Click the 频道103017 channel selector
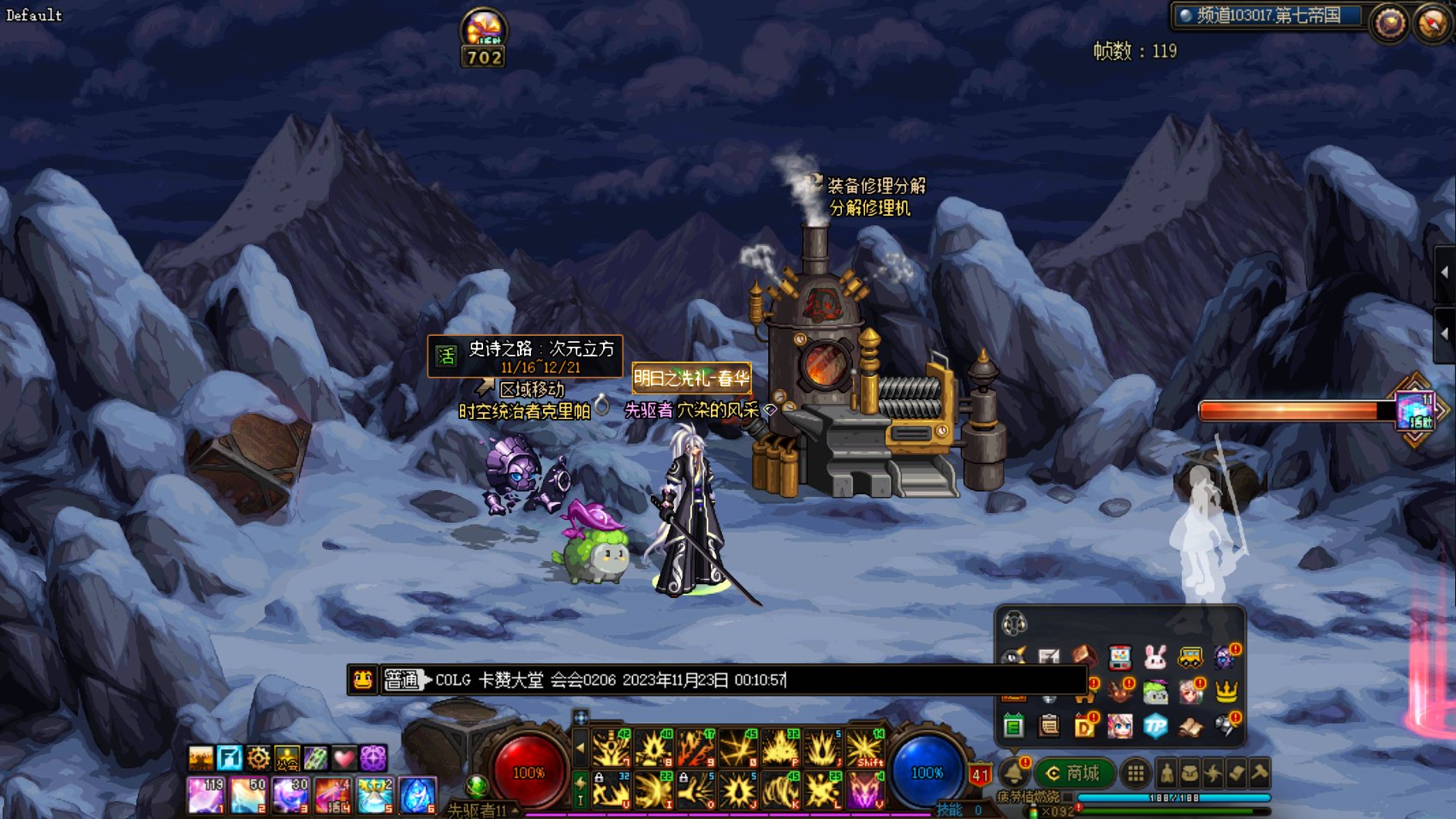This screenshot has height=819, width=1456. tap(1268, 15)
